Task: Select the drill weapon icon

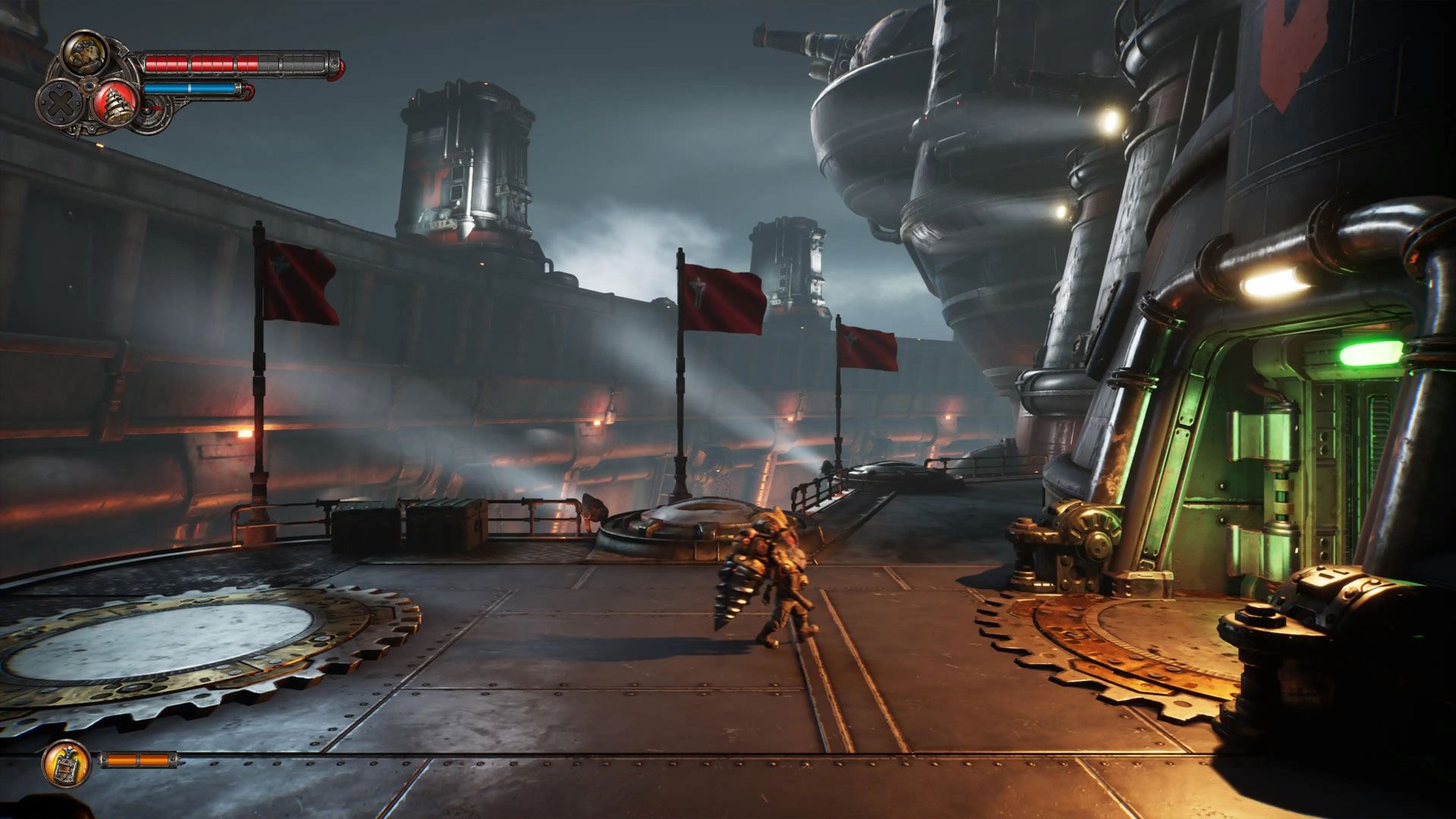Action: pos(117,102)
